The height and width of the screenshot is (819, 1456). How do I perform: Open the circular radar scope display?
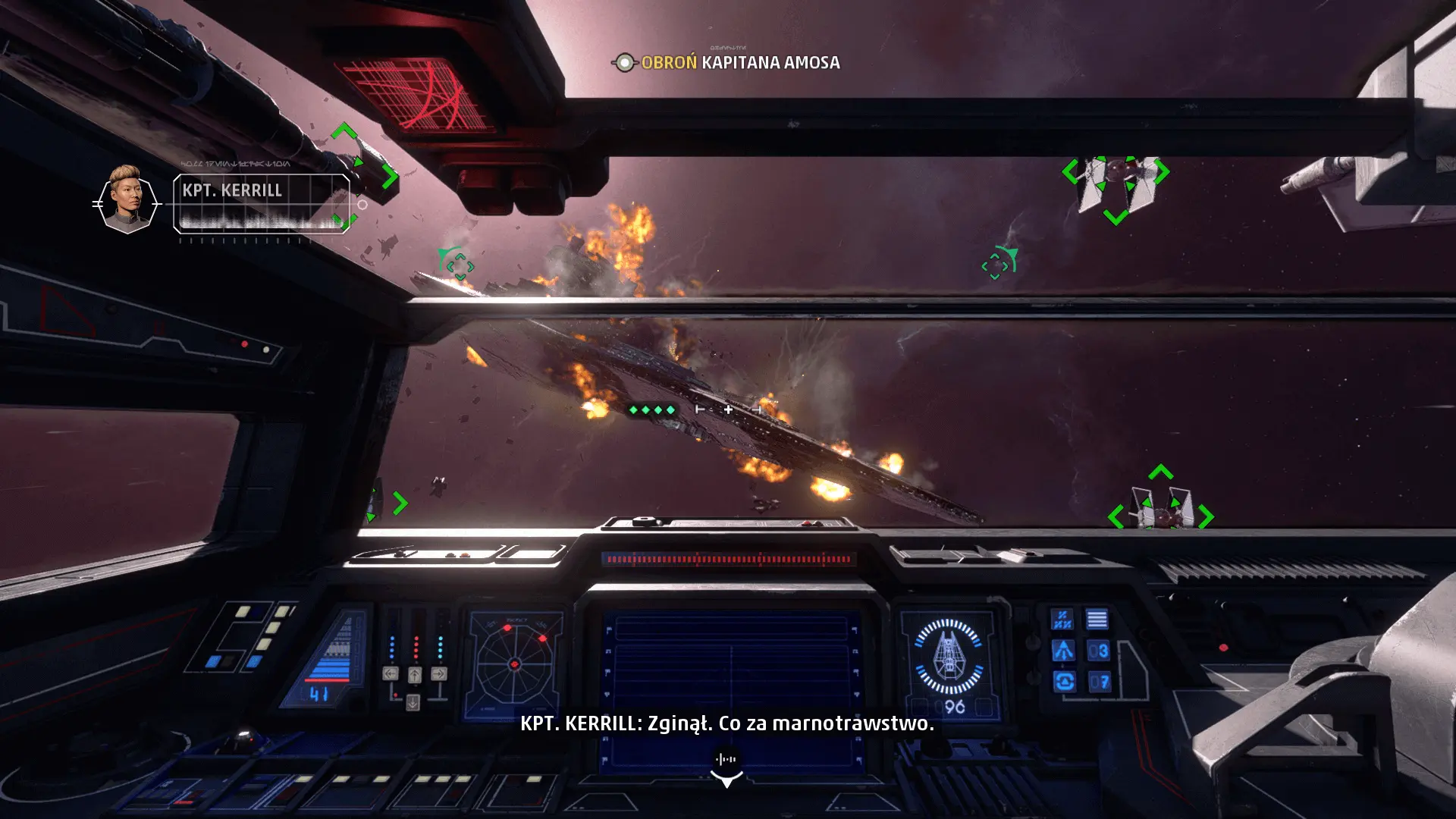pos(515,664)
